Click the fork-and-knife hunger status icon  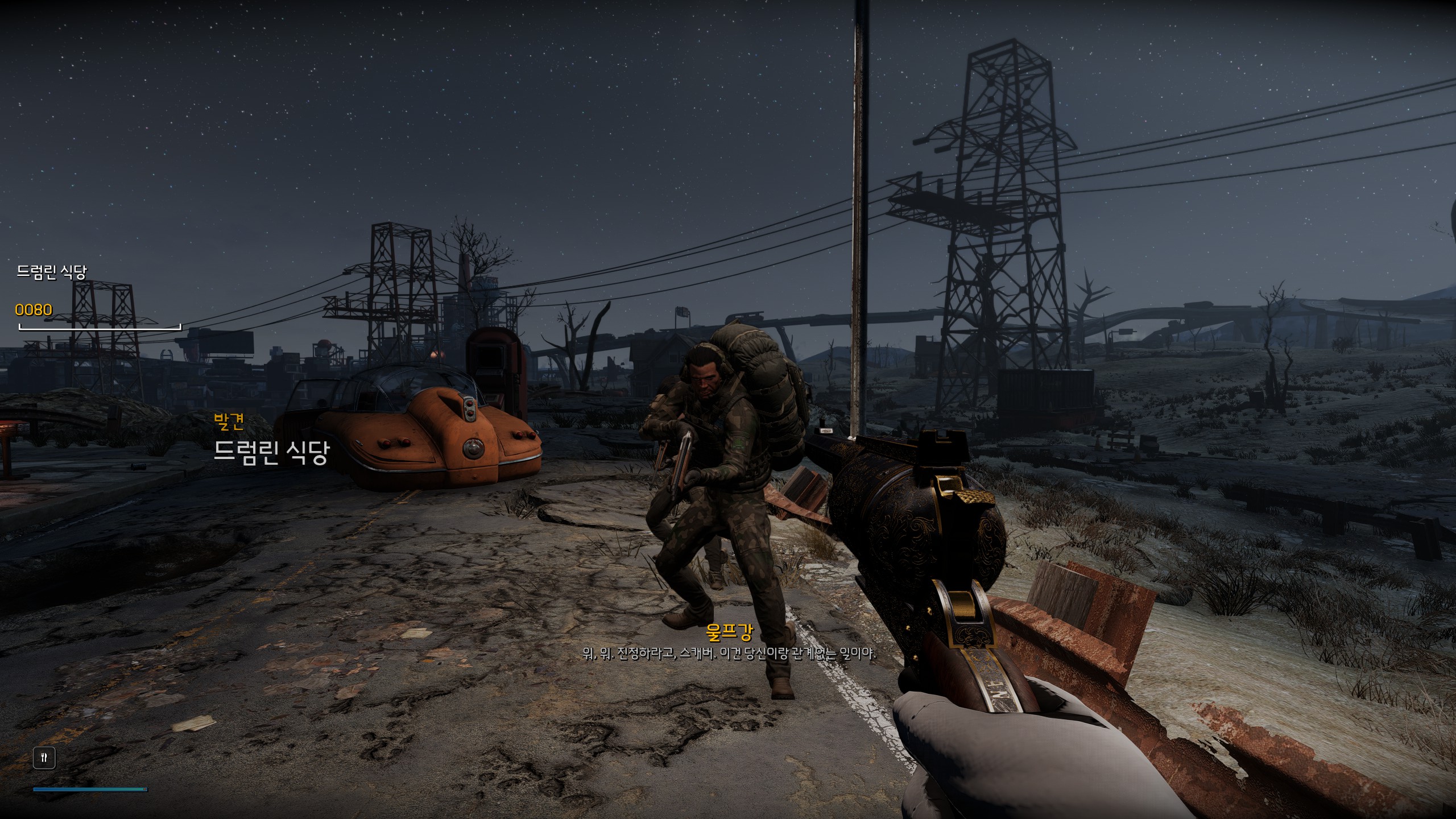pyautogui.click(x=44, y=758)
